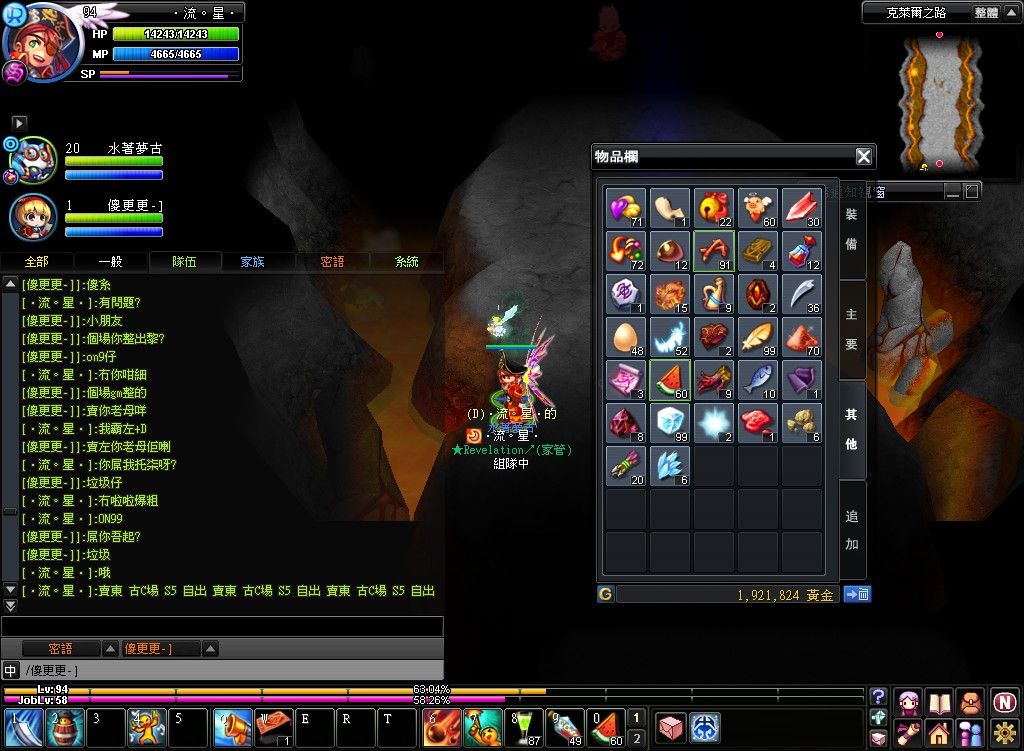Open the gear settings icon
The image size is (1024, 751).
click(1004, 733)
